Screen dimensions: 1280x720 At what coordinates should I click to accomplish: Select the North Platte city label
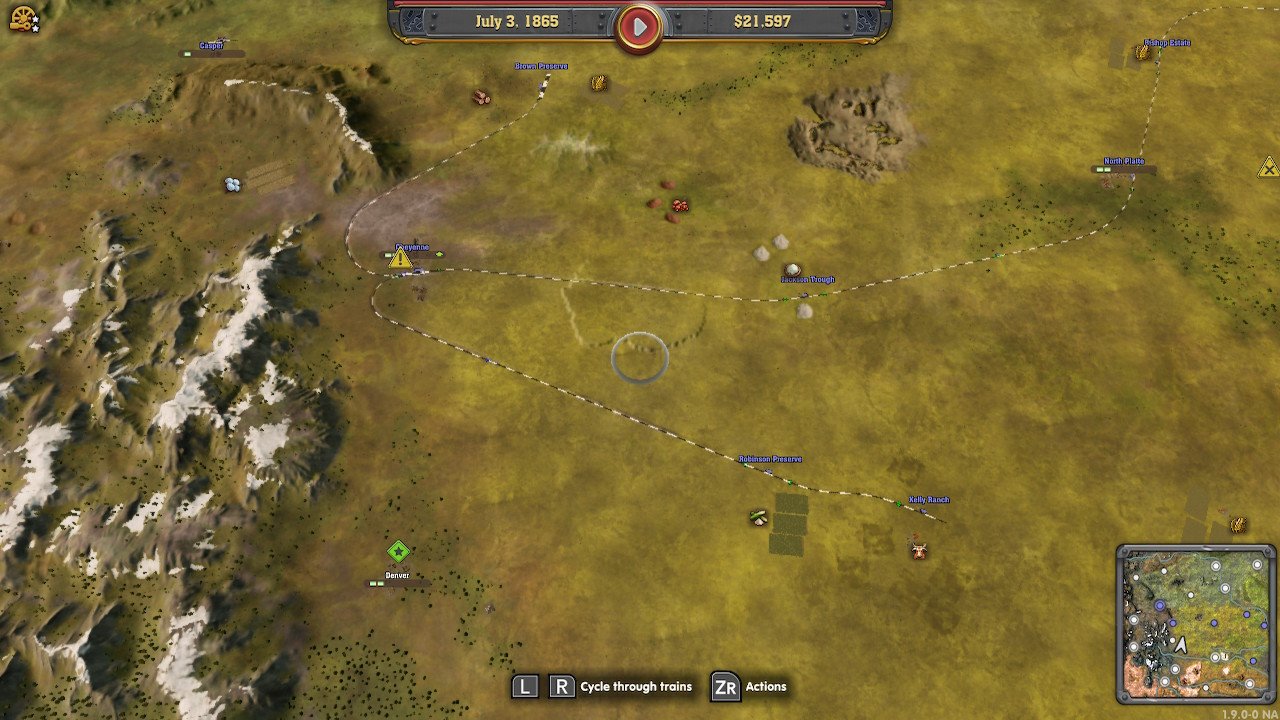[x=1124, y=161]
